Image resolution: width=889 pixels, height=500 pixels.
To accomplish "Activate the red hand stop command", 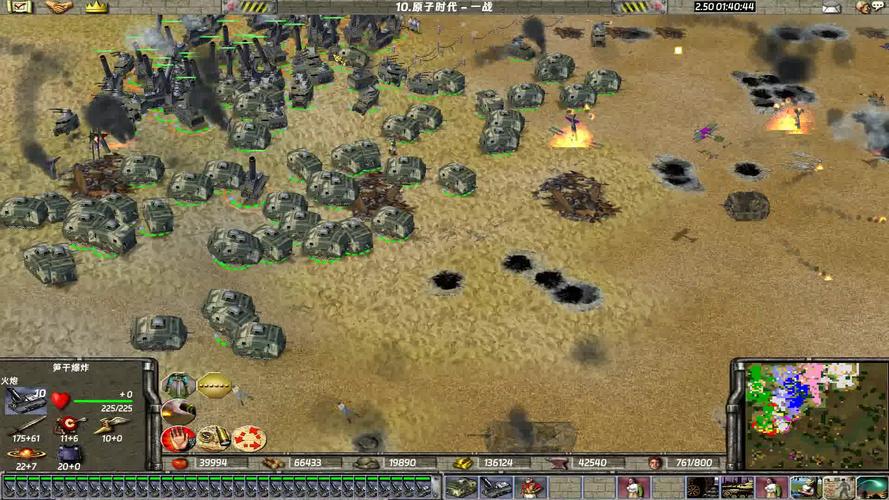I will pyautogui.click(x=179, y=438).
